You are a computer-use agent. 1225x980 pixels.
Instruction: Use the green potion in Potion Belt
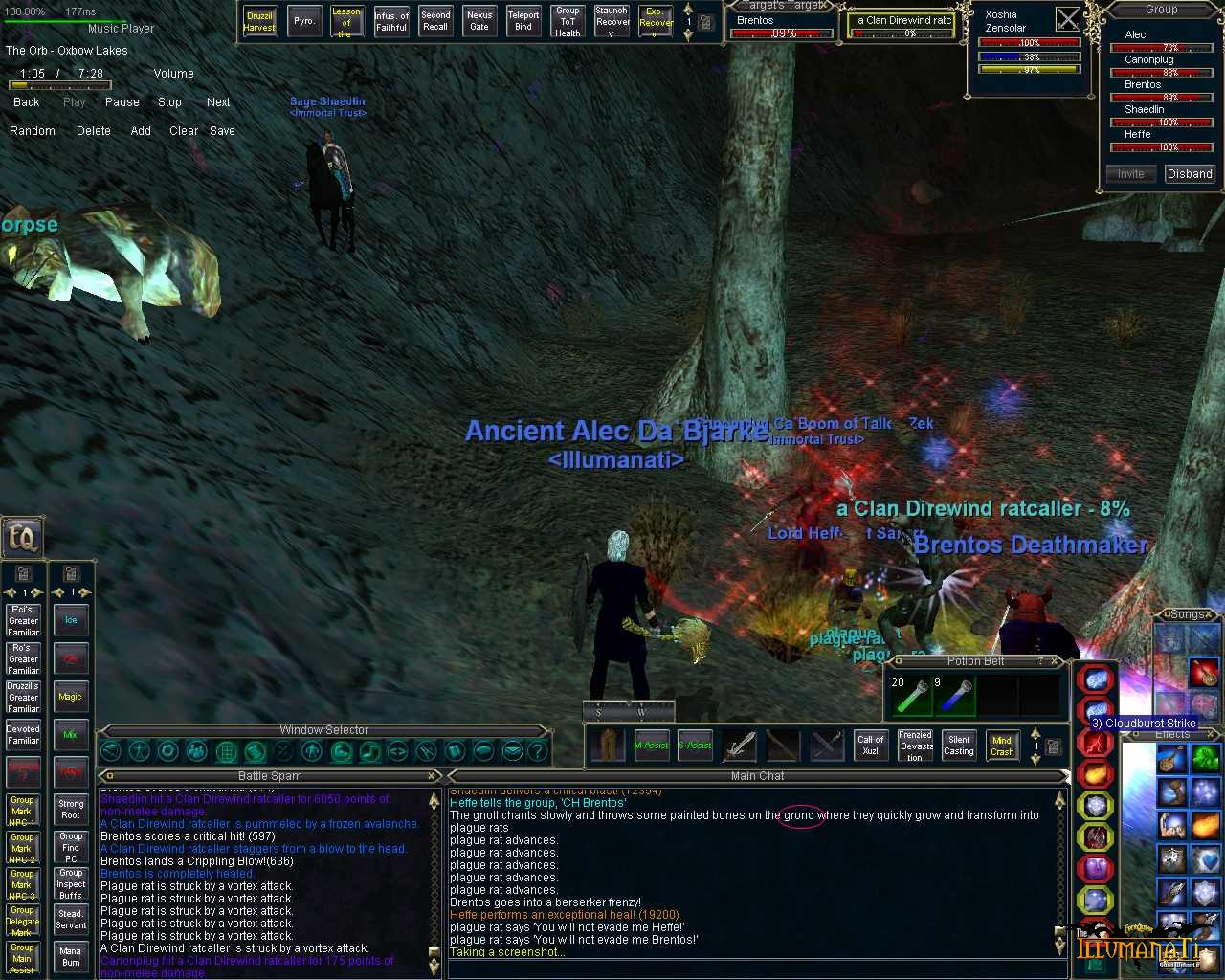point(911,696)
